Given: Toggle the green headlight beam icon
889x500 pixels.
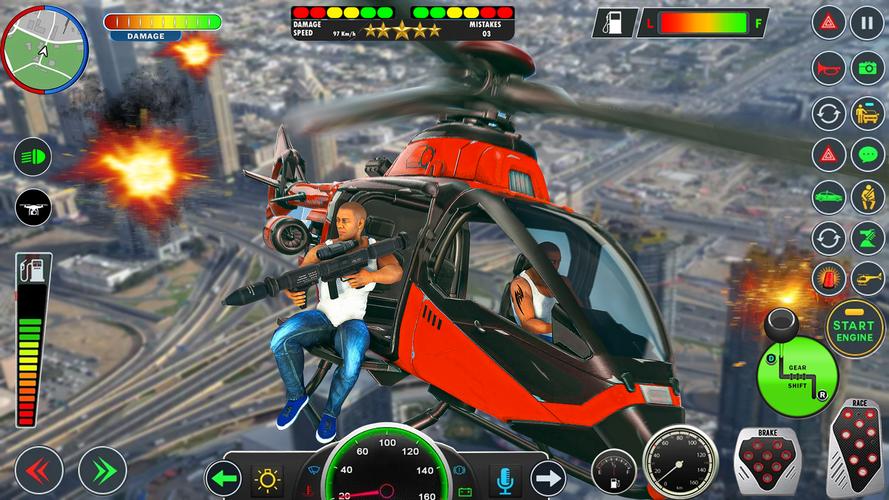Looking at the screenshot, I should (33, 157).
